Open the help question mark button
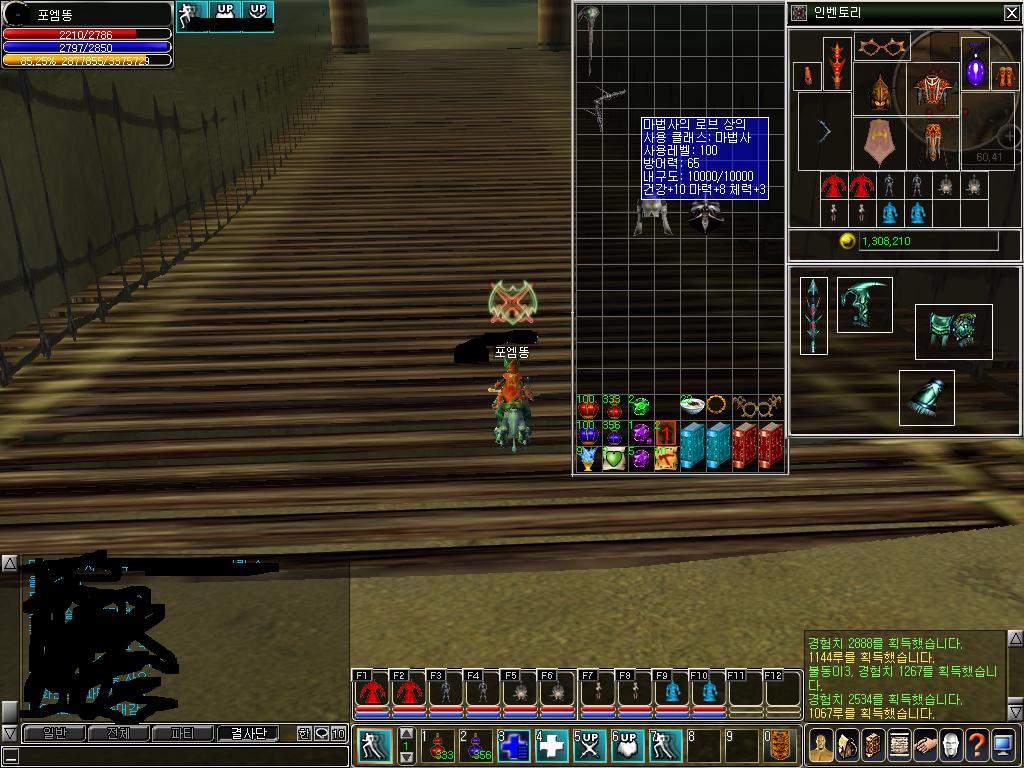Viewport: 1024px width, 768px height. click(x=977, y=745)
